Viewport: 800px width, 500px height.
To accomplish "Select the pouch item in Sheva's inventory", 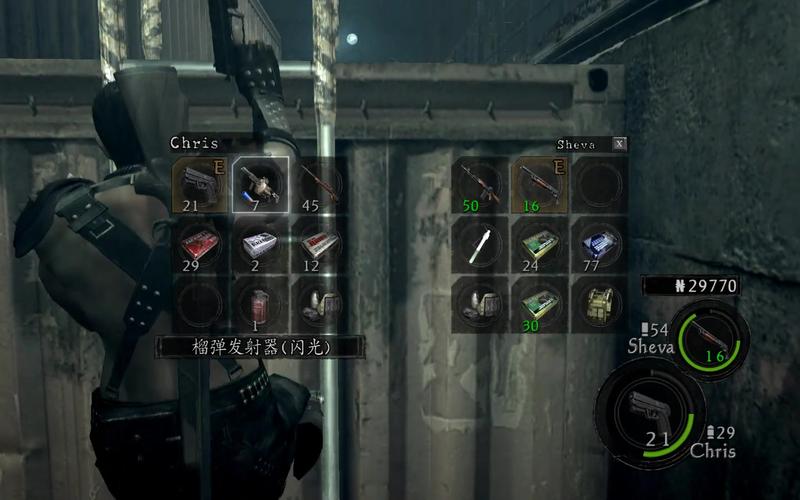I will [480, 303].
